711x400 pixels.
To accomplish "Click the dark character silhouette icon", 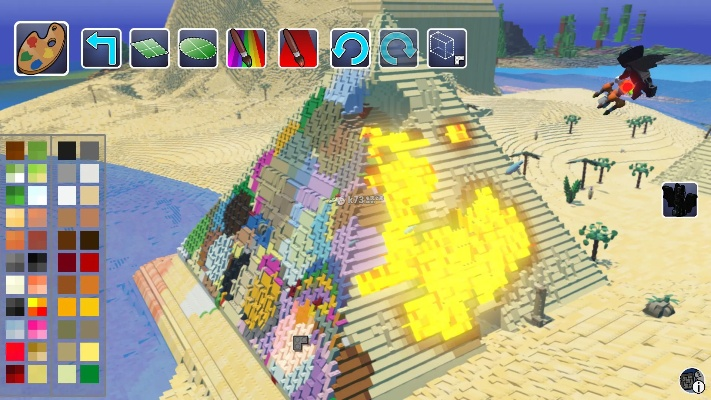I will point(680,200).
